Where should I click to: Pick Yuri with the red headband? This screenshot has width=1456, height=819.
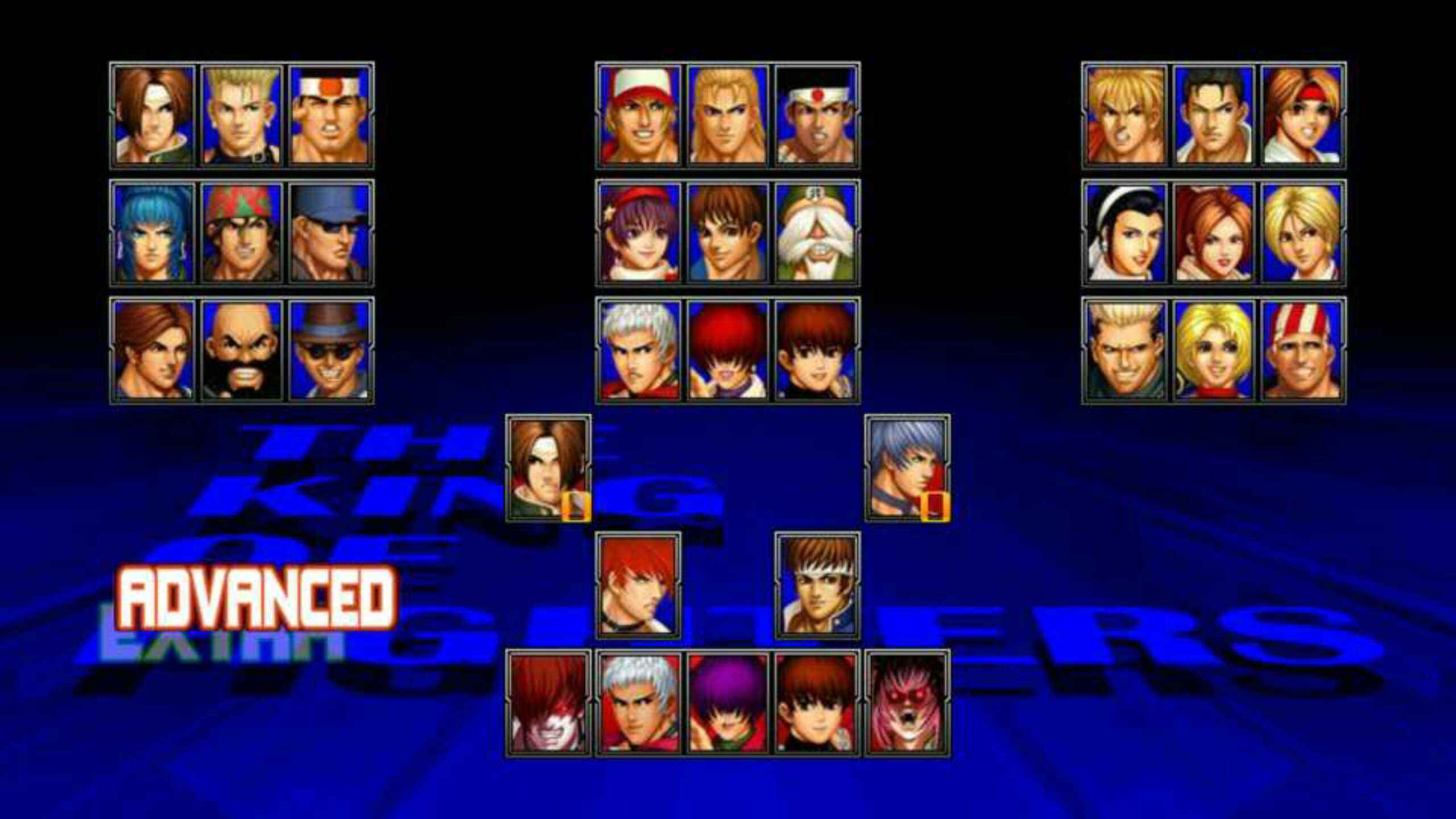1302,115
